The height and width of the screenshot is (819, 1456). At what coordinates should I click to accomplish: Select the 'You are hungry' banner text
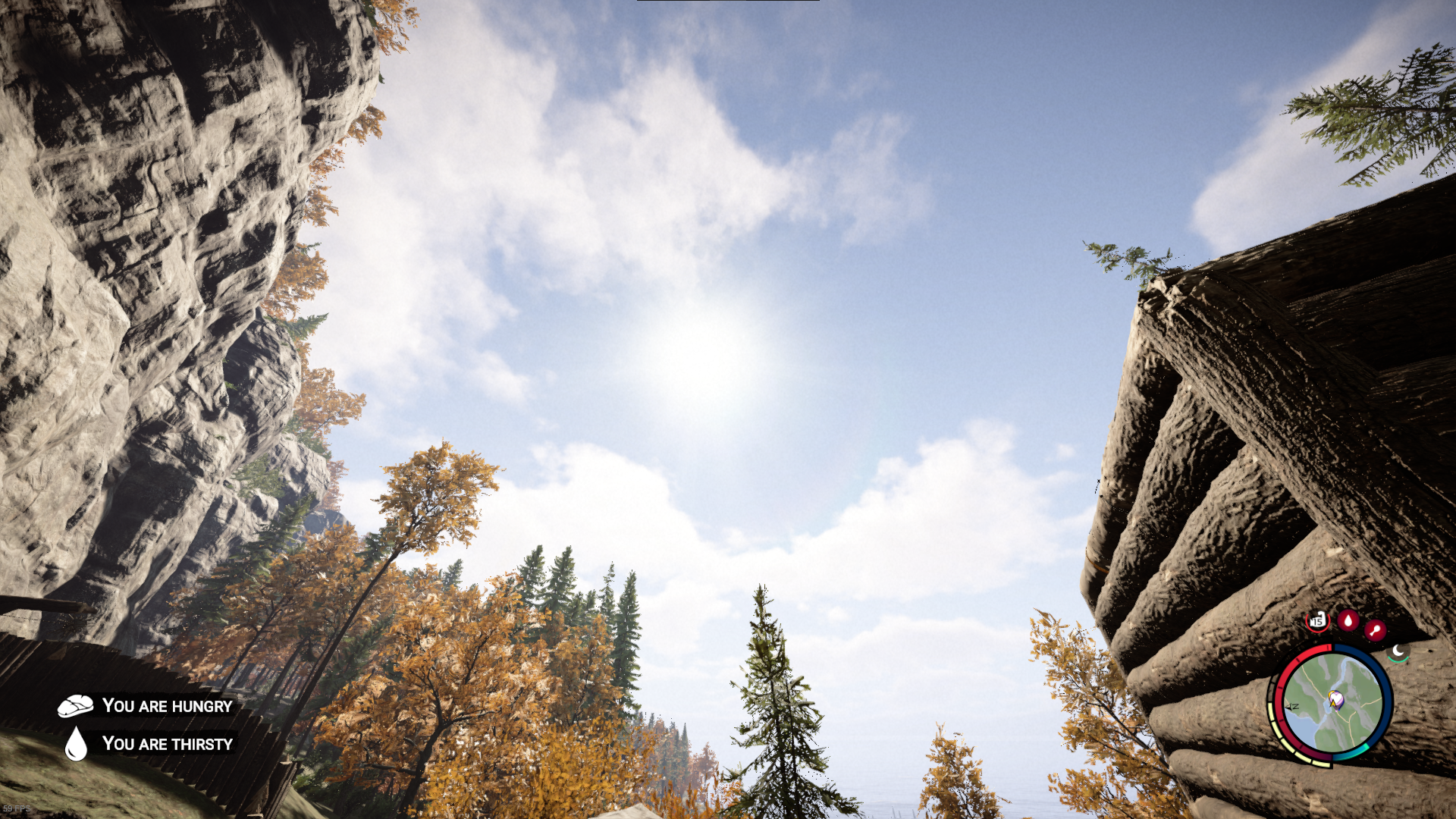168,704
